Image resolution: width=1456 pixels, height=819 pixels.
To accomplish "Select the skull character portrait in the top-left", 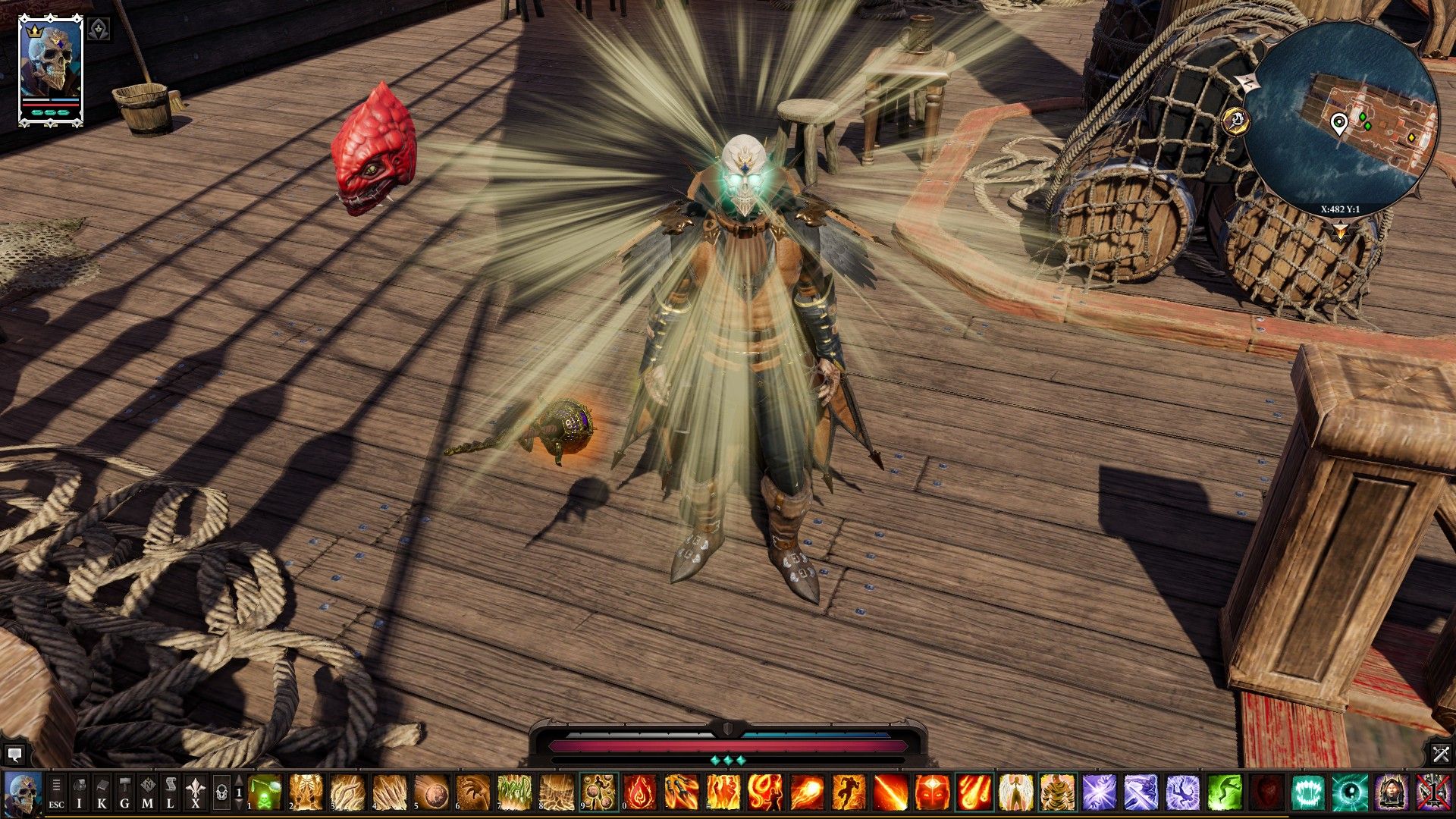I will click(x=51, y=57).
